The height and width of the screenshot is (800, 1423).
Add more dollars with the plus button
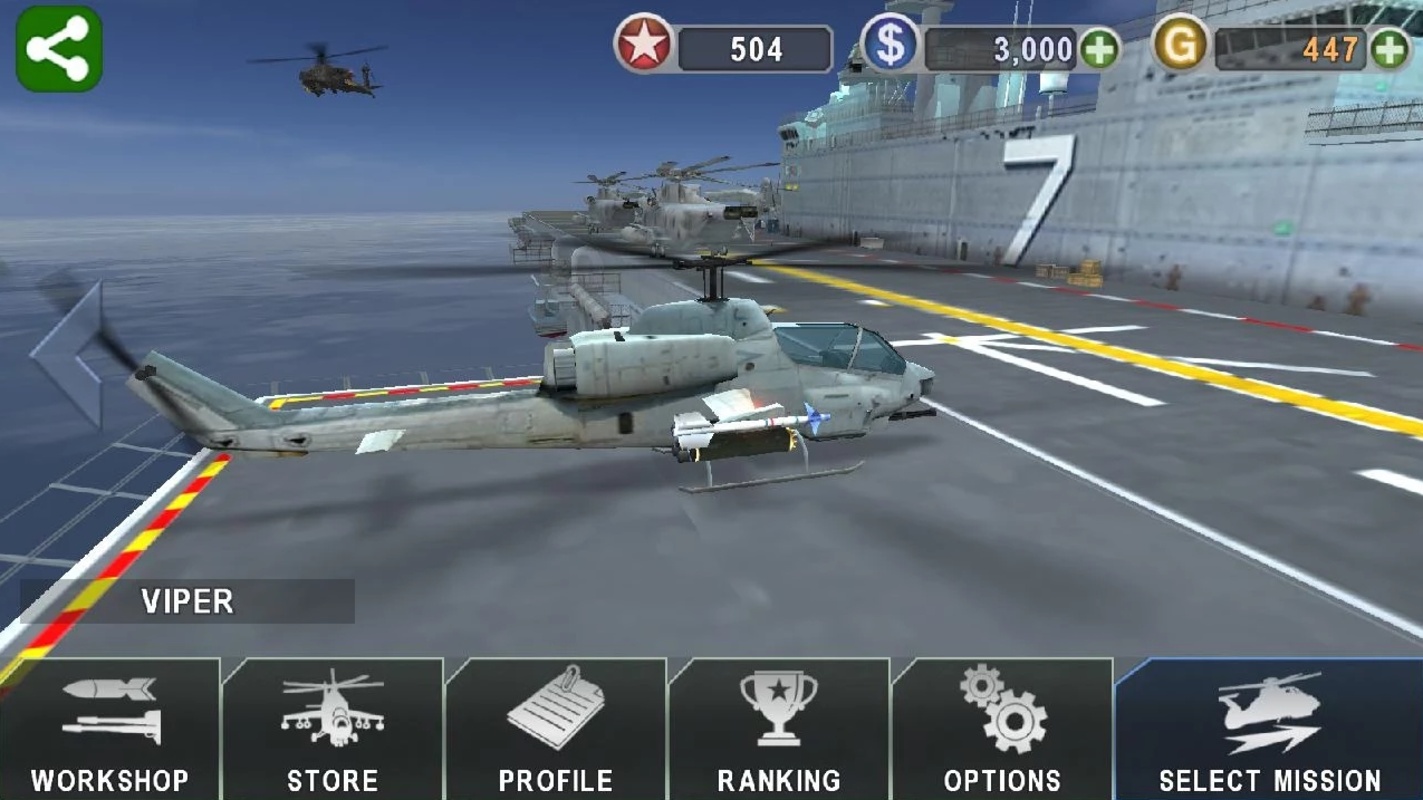[1100, 49]
